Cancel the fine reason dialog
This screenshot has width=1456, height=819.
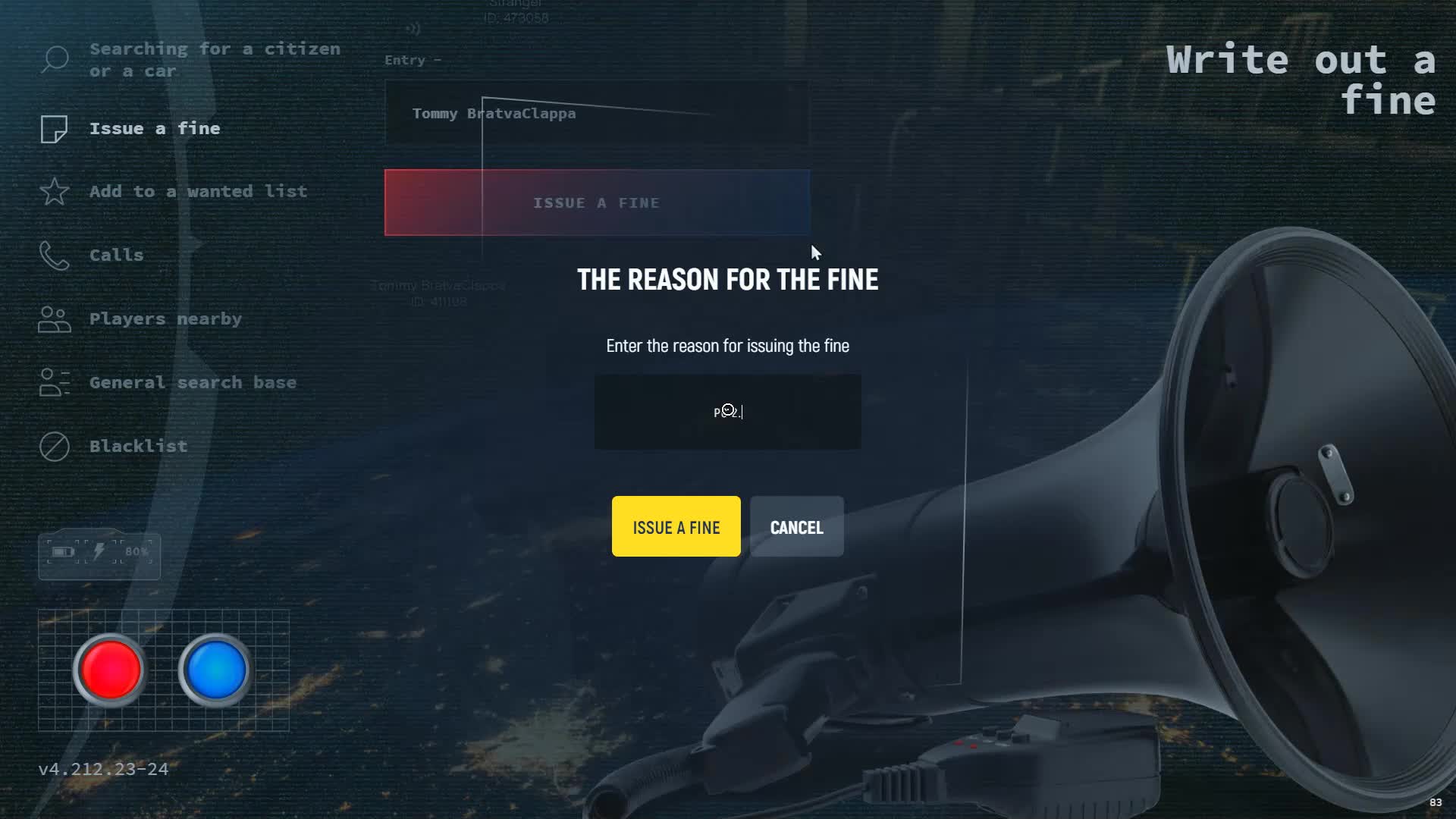[x=796, y=526]
